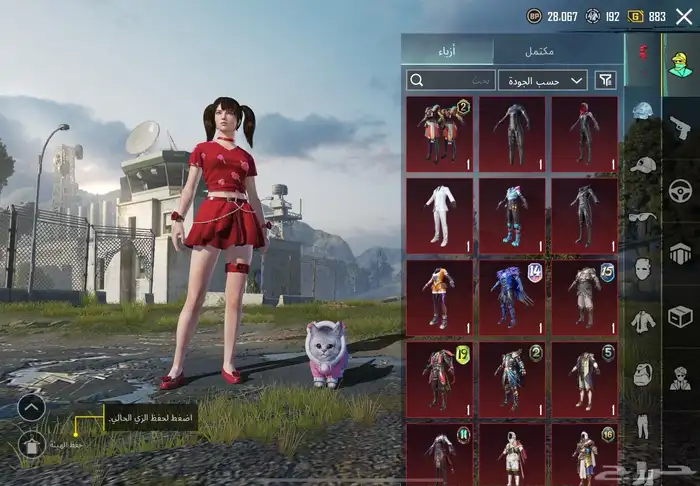Select the all-white suit outfit
Screen dimensions: 700x486
[440, 216]
